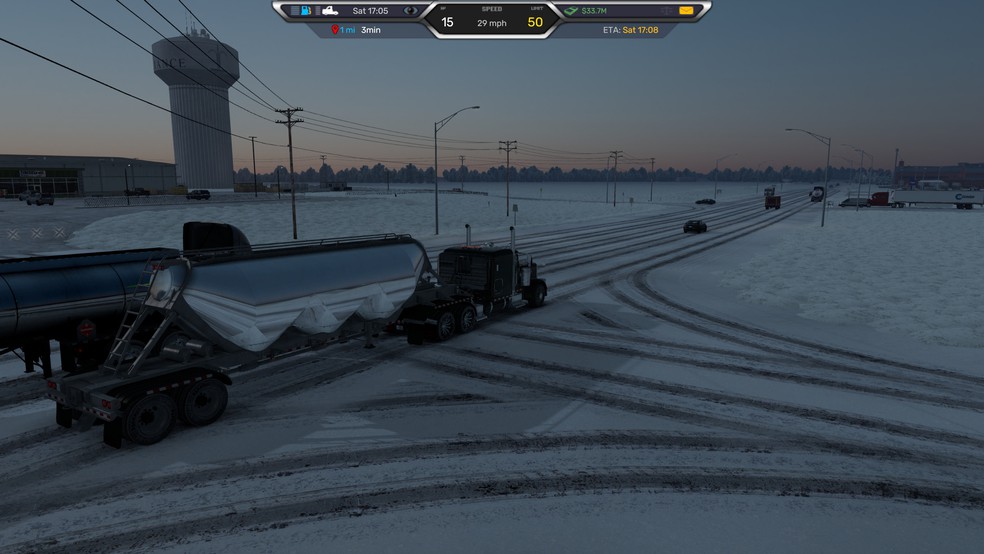Select the red navigation pin marker
Image resolution: width=984 pixels, height=554 pixels.
tap(335, 31)
